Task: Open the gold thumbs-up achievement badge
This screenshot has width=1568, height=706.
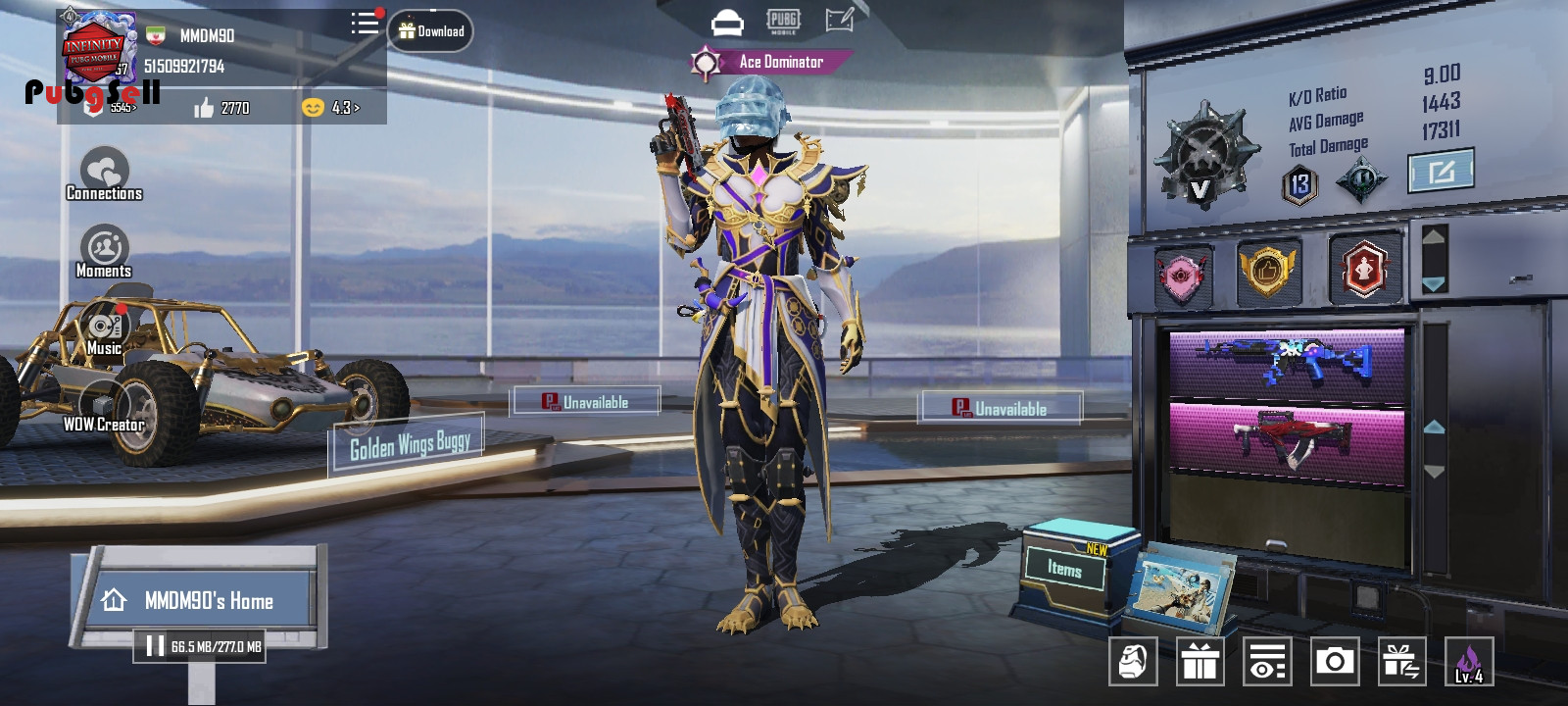Action: (x=1266, y=270)
